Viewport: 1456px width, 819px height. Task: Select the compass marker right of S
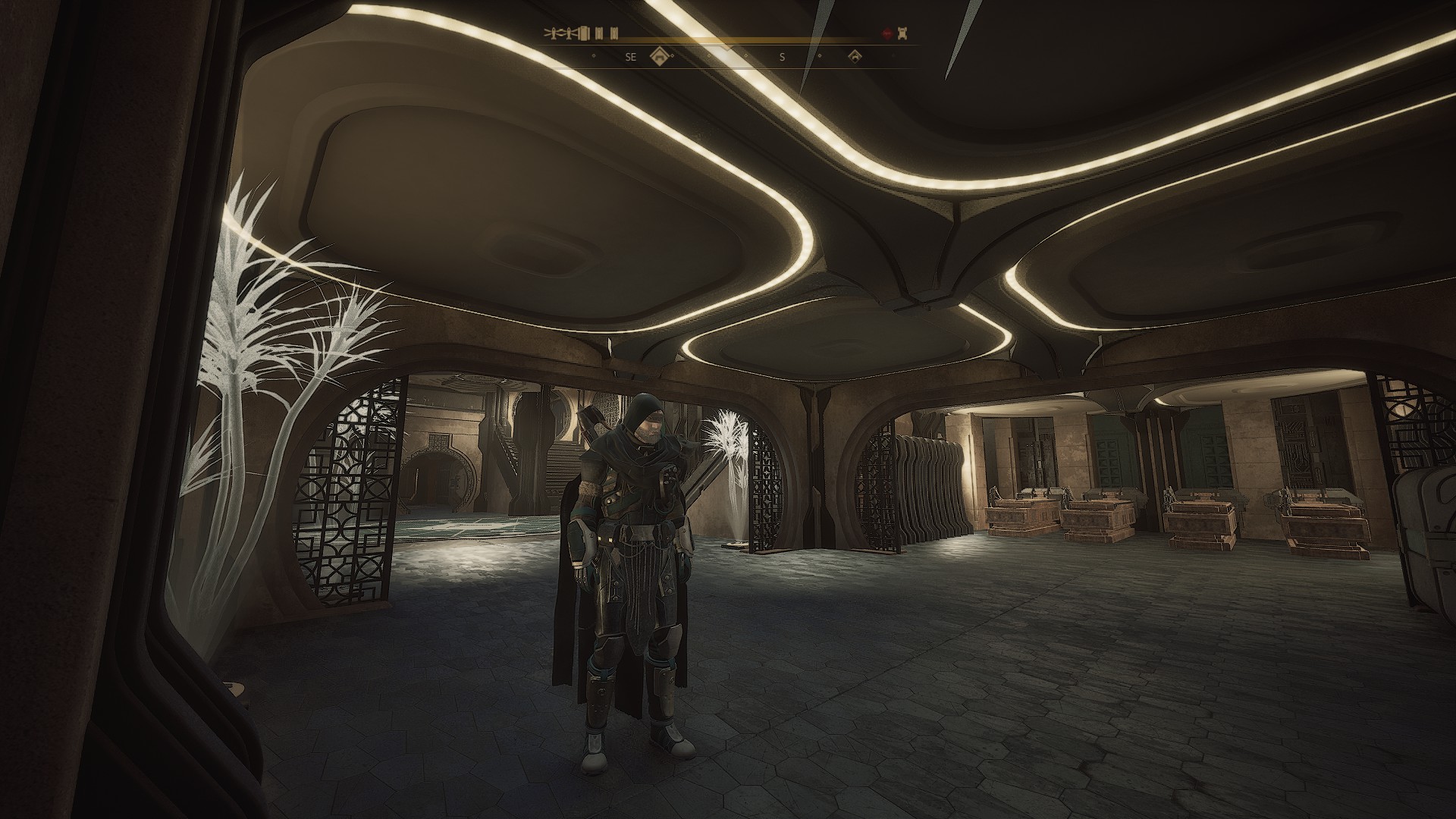[855, 56]
